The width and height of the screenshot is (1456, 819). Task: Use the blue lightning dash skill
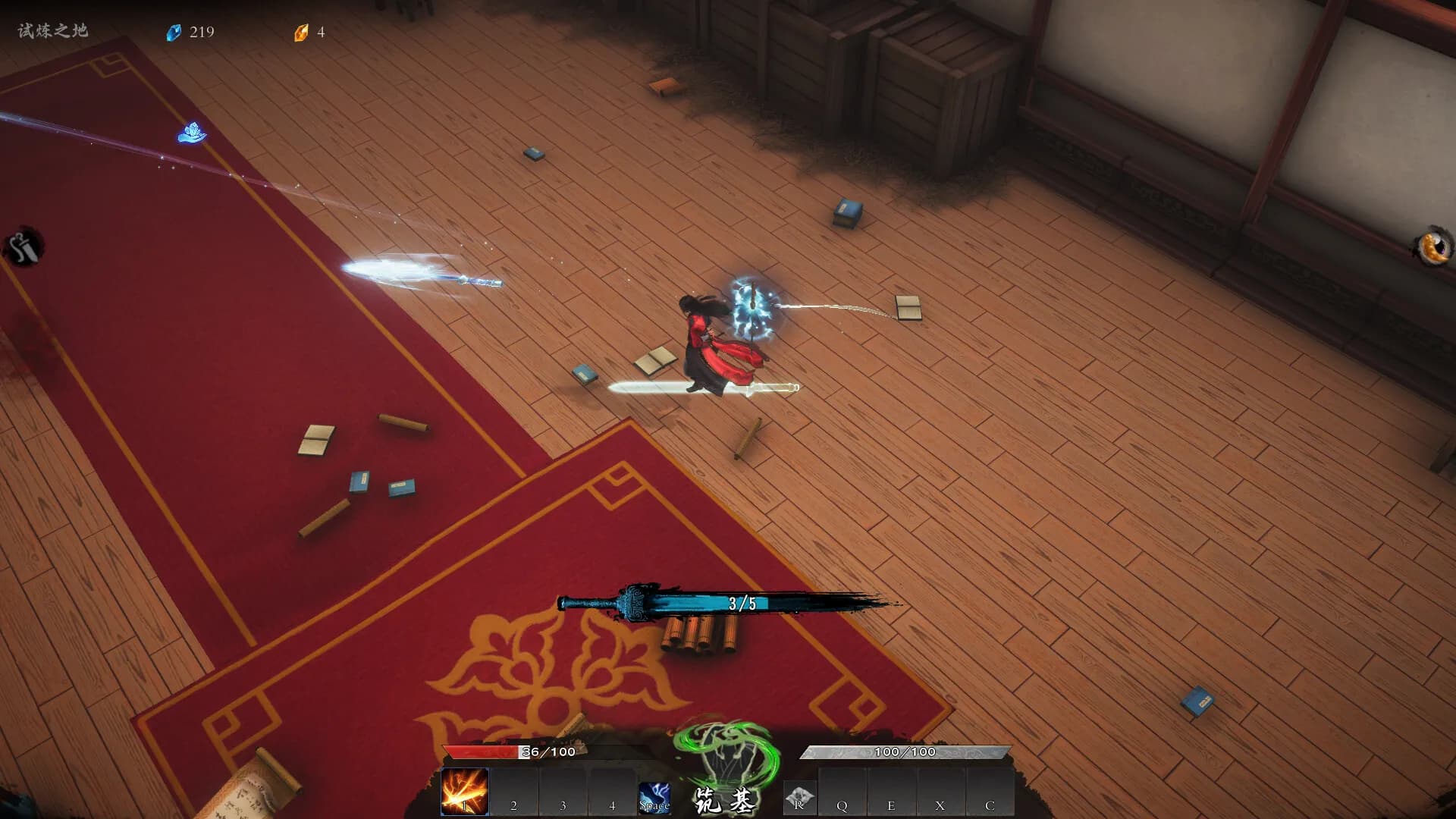(654, 798)
